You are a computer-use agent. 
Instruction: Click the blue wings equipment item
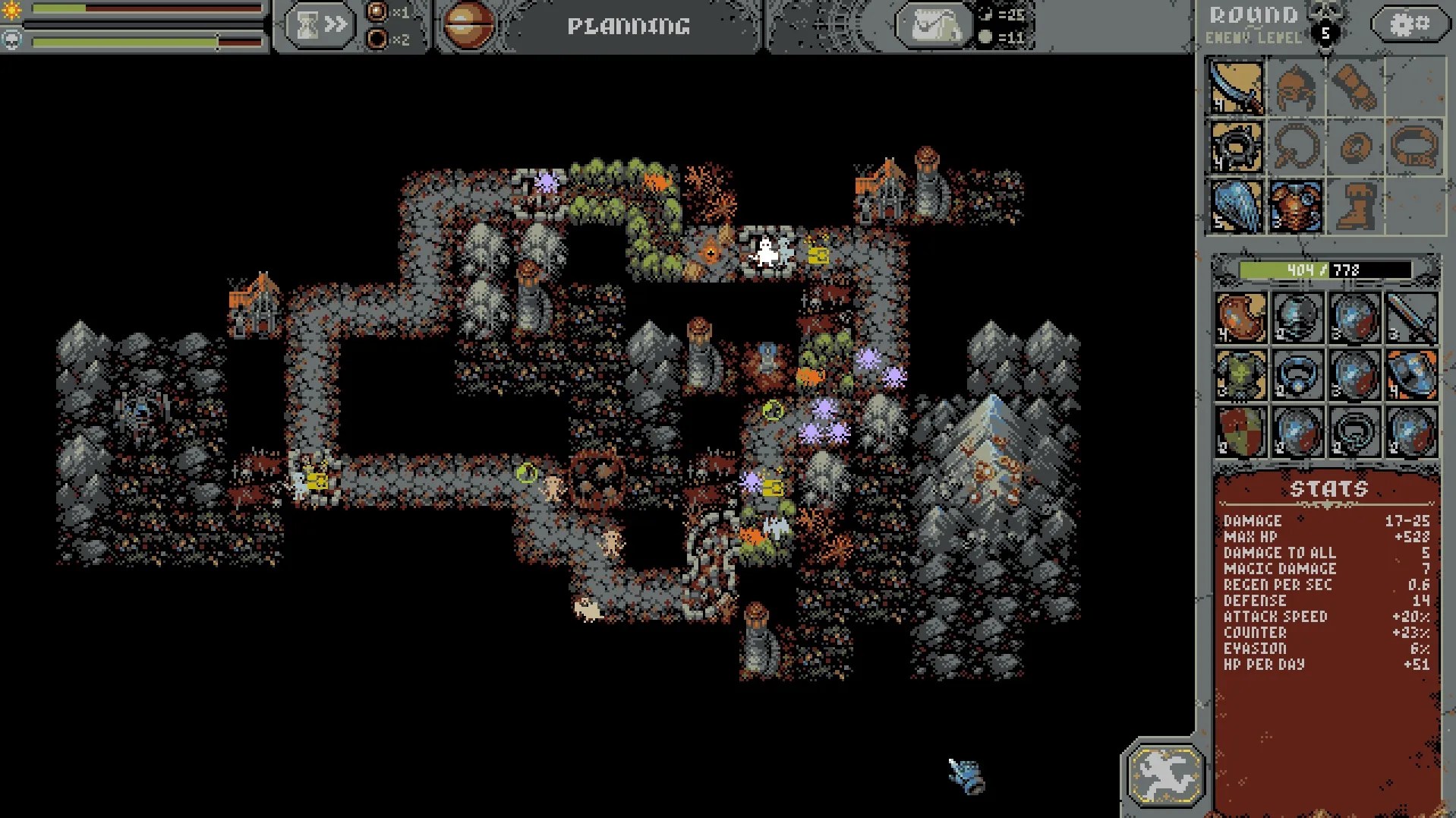(1235, 206)
